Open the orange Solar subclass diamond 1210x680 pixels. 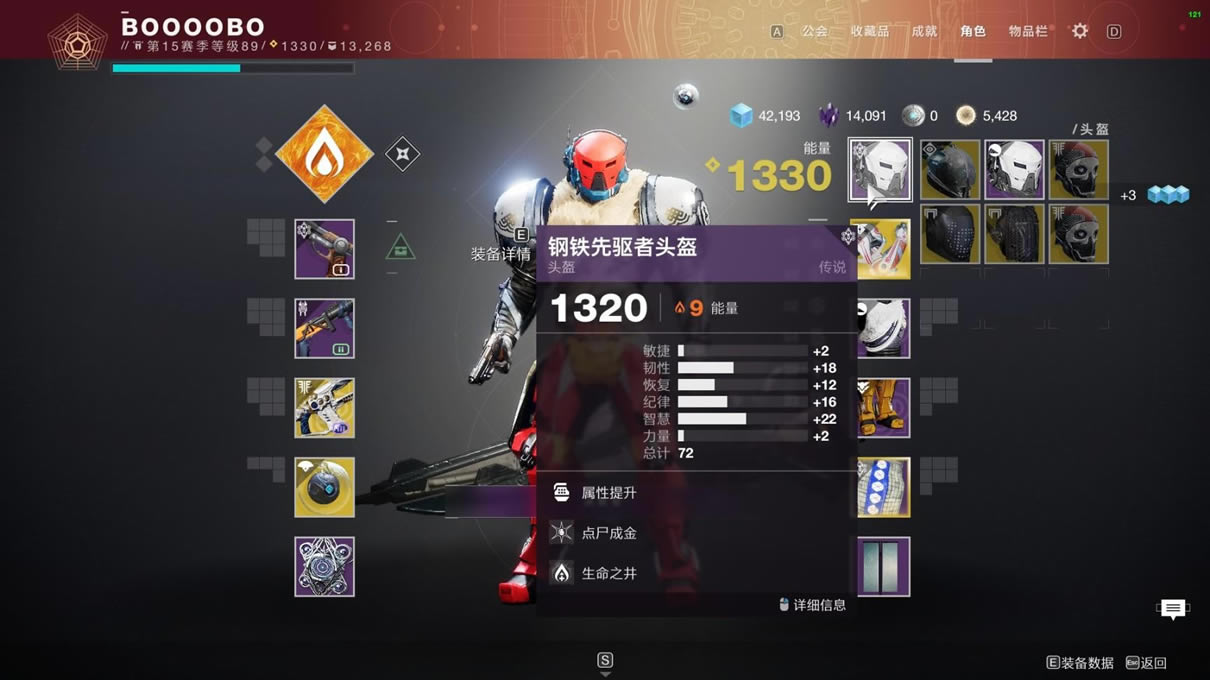click(x=324, y=154)
